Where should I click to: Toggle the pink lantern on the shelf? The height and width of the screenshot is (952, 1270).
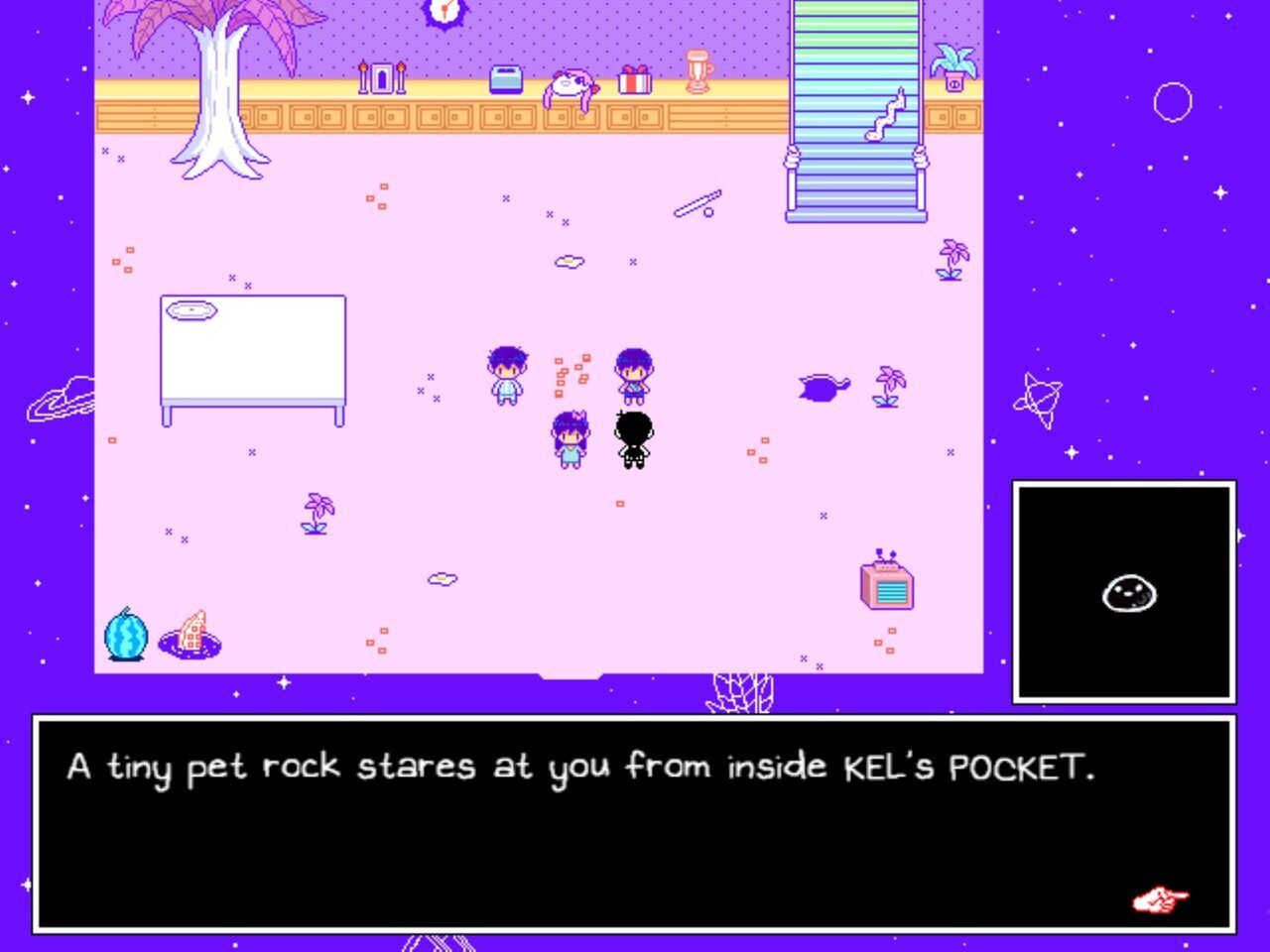pos(699,71)
